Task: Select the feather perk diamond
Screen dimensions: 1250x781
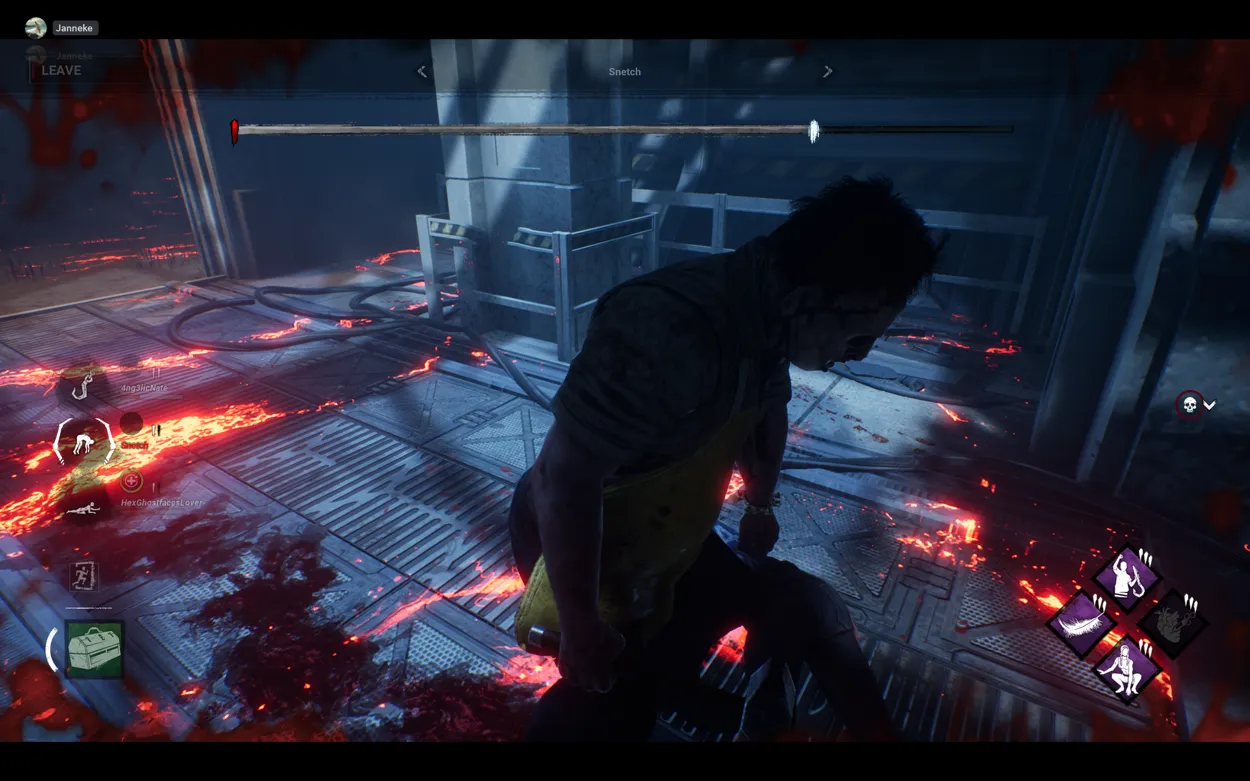Action: (x=1081, y=623)
